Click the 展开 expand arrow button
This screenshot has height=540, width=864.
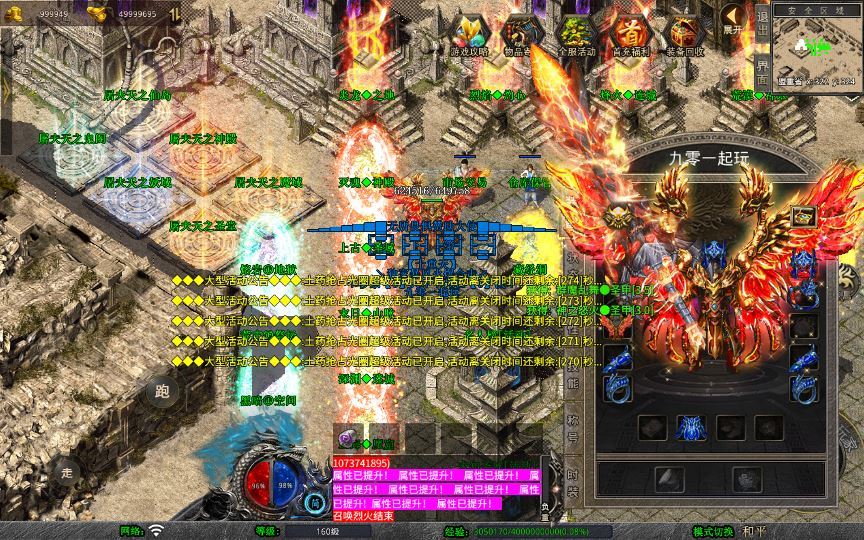point(735,23)
